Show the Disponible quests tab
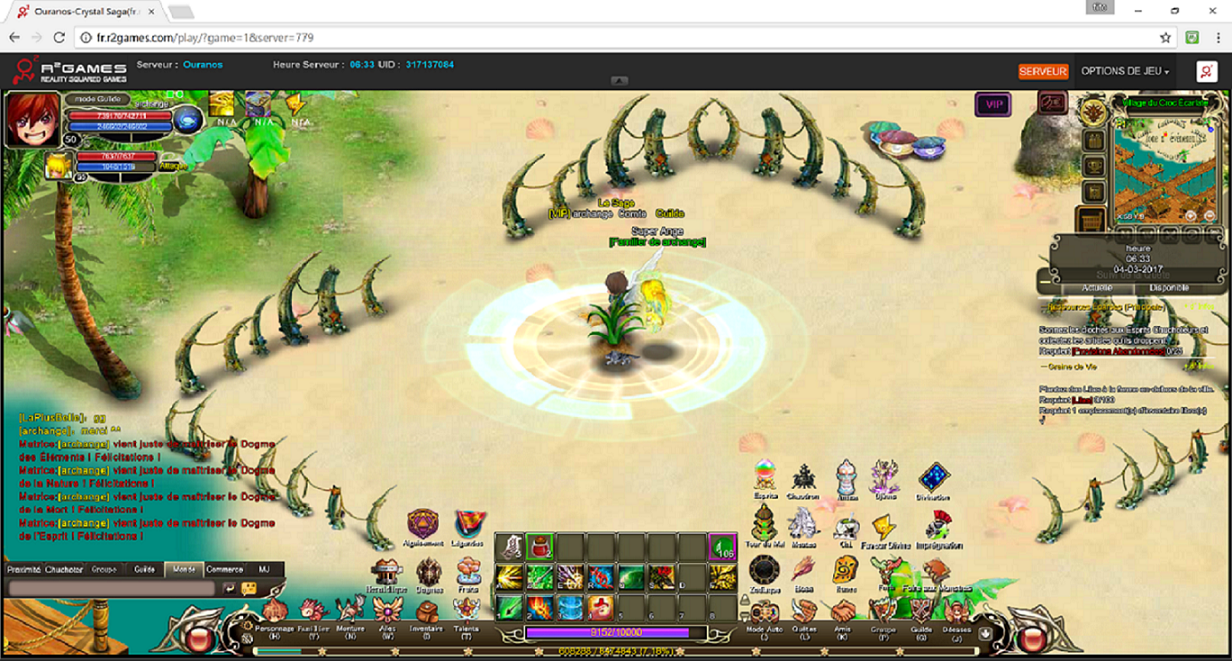The width and height of the screenshot is (1232, 661). click(x=1175, y=287)
